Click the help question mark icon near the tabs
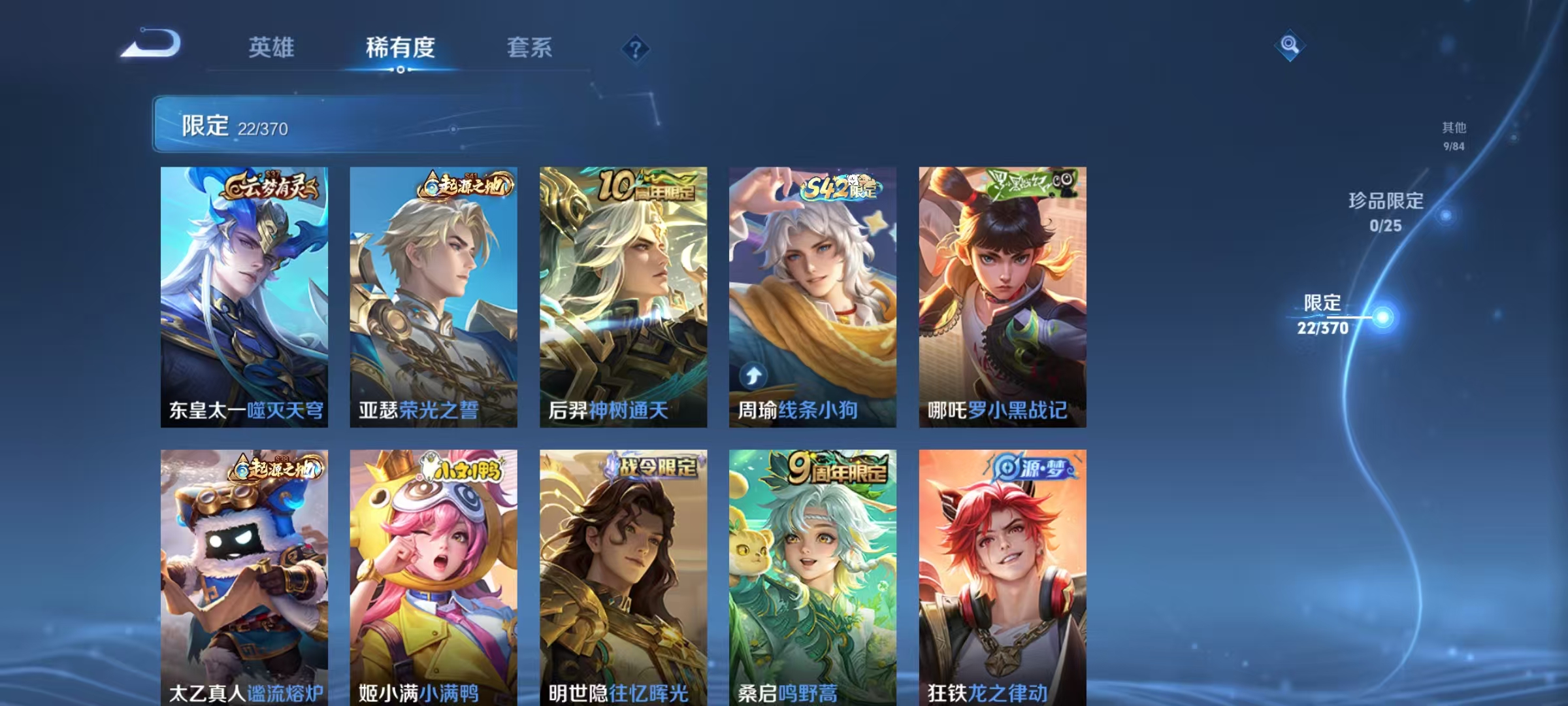The width and height of the screenshot is (1568, 706). (636, 48)
